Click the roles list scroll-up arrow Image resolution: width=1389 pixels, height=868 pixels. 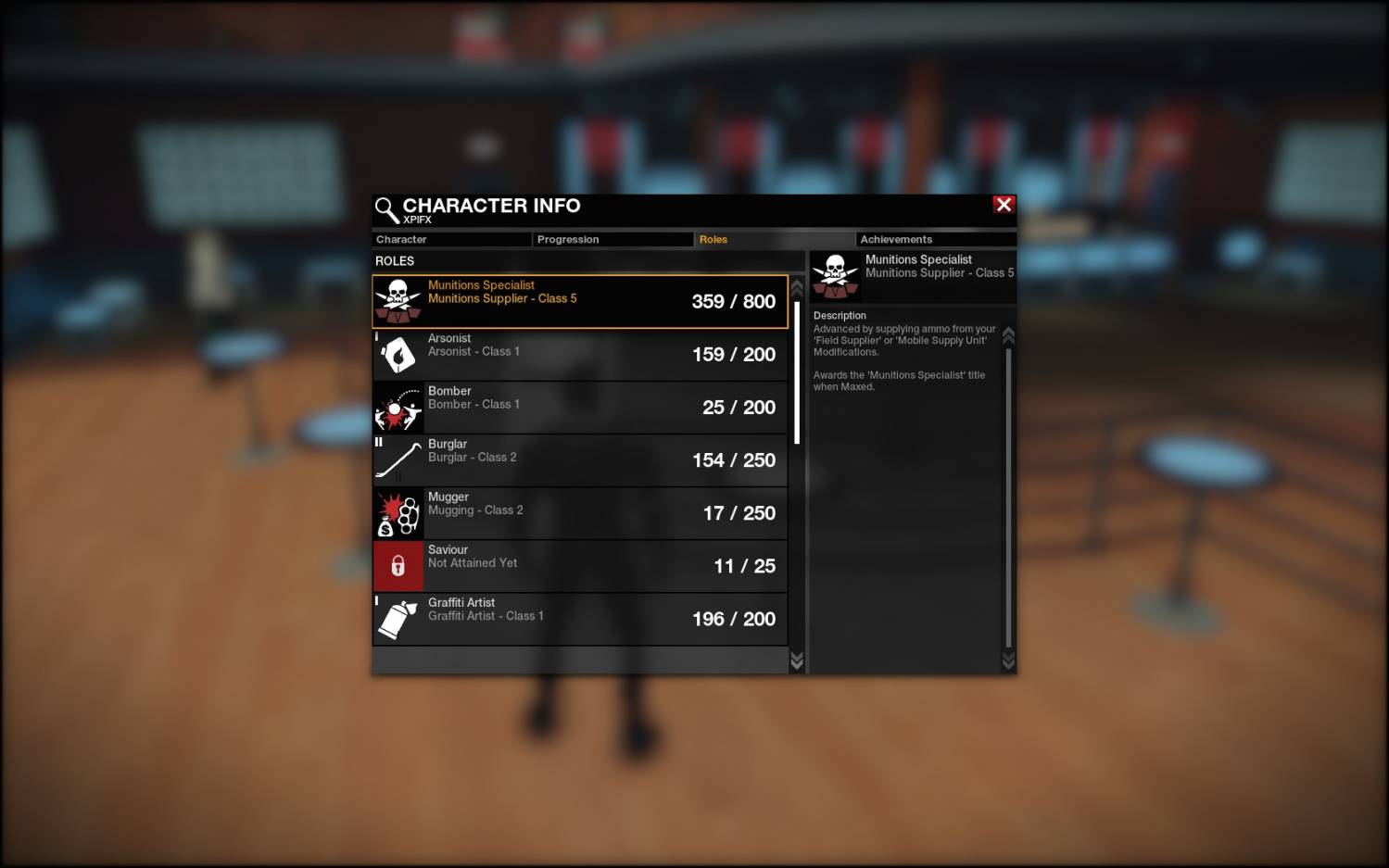pyautogui.click(x=797, y=287)
